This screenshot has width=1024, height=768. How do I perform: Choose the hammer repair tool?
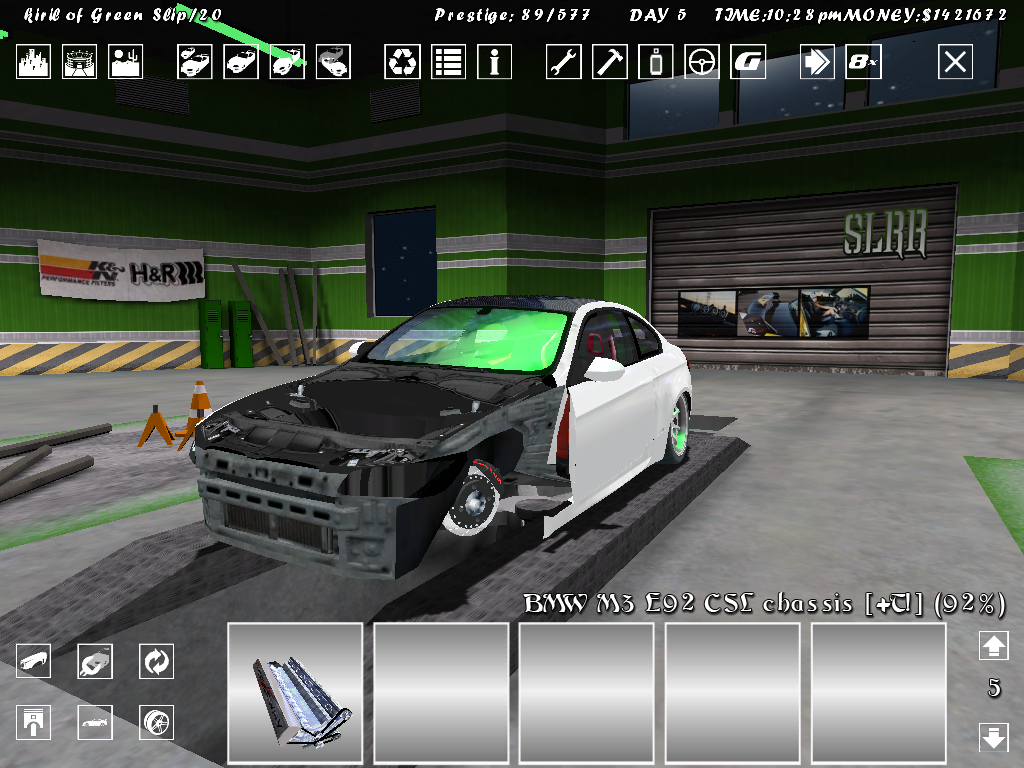[609, 62]
